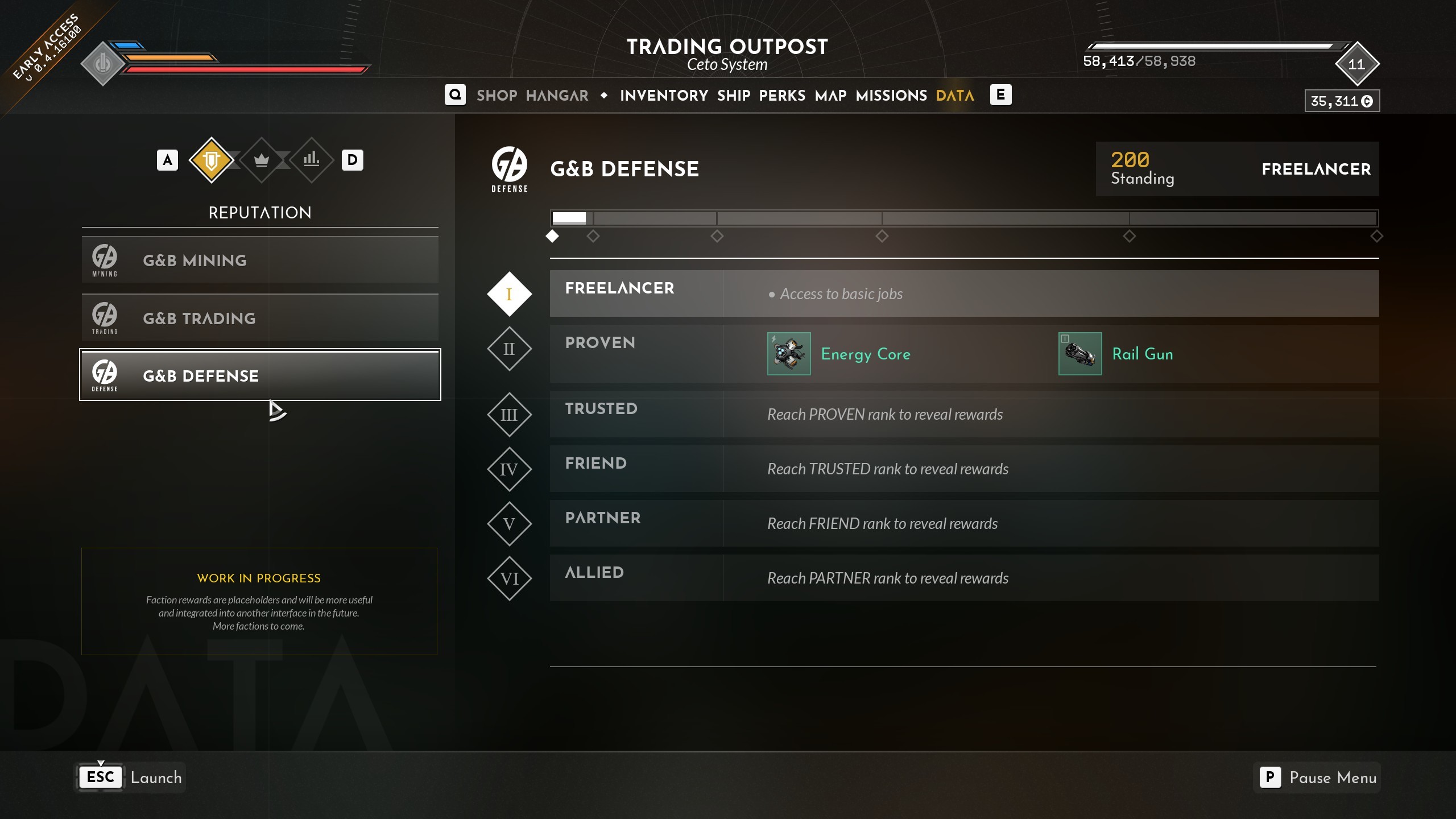Screen dimensions: 1456x819
Task: Switch to the INVENTORY tab
Action: (664, 95)
